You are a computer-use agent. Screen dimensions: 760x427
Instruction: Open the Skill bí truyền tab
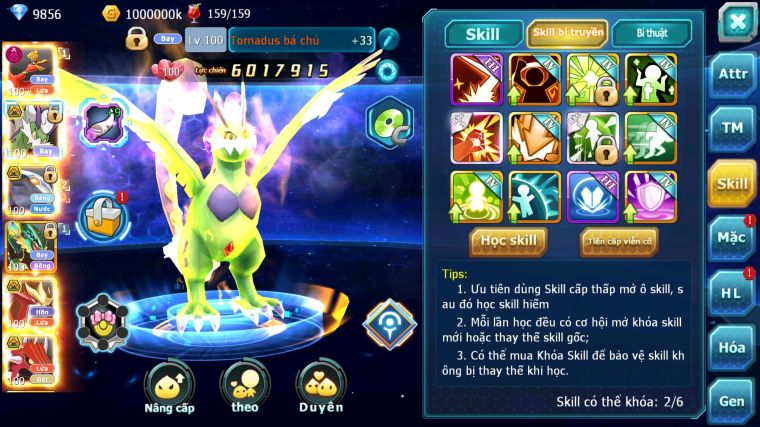(567, 33)
